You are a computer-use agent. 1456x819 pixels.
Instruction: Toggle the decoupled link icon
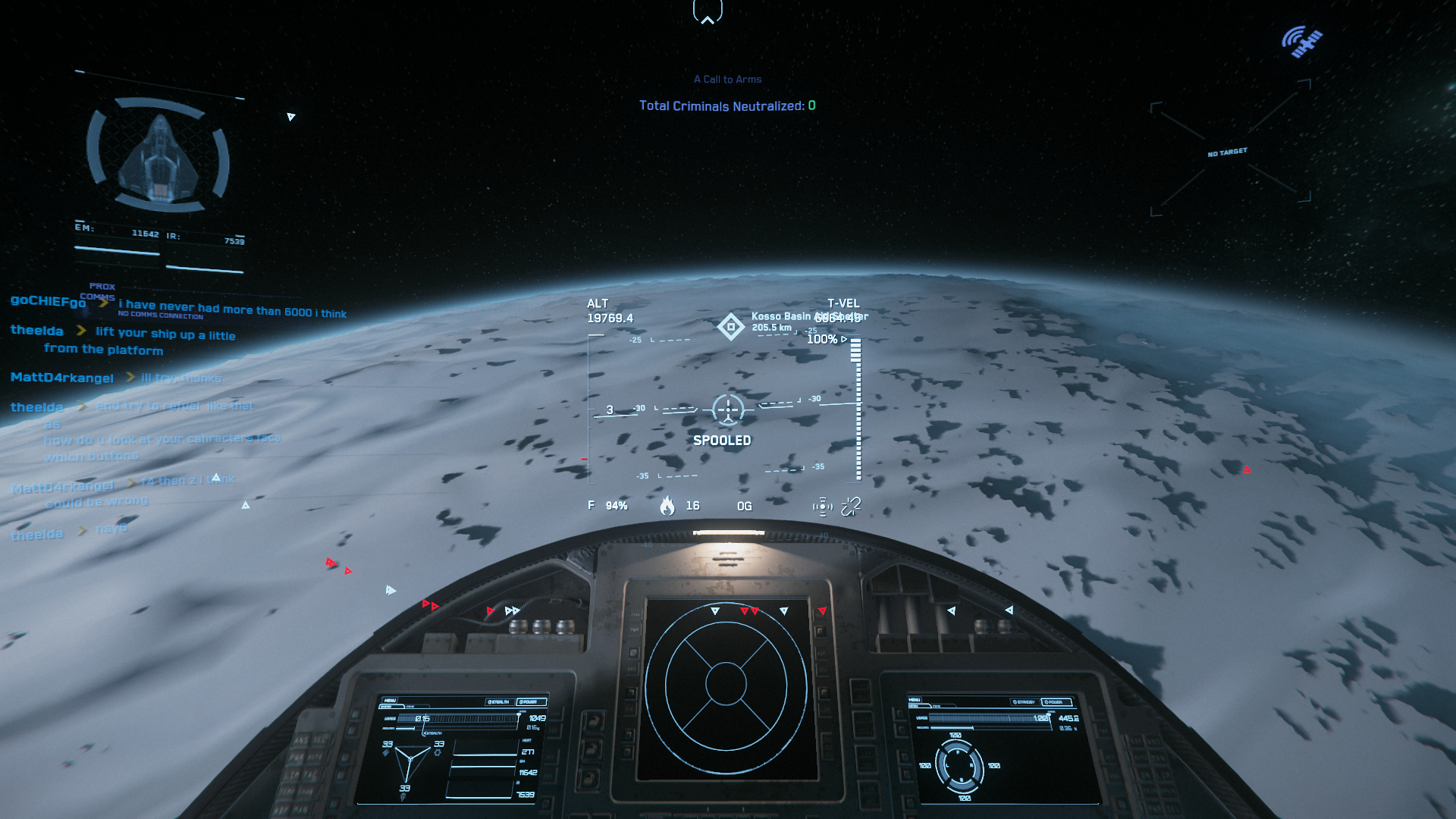coord(851,506)
